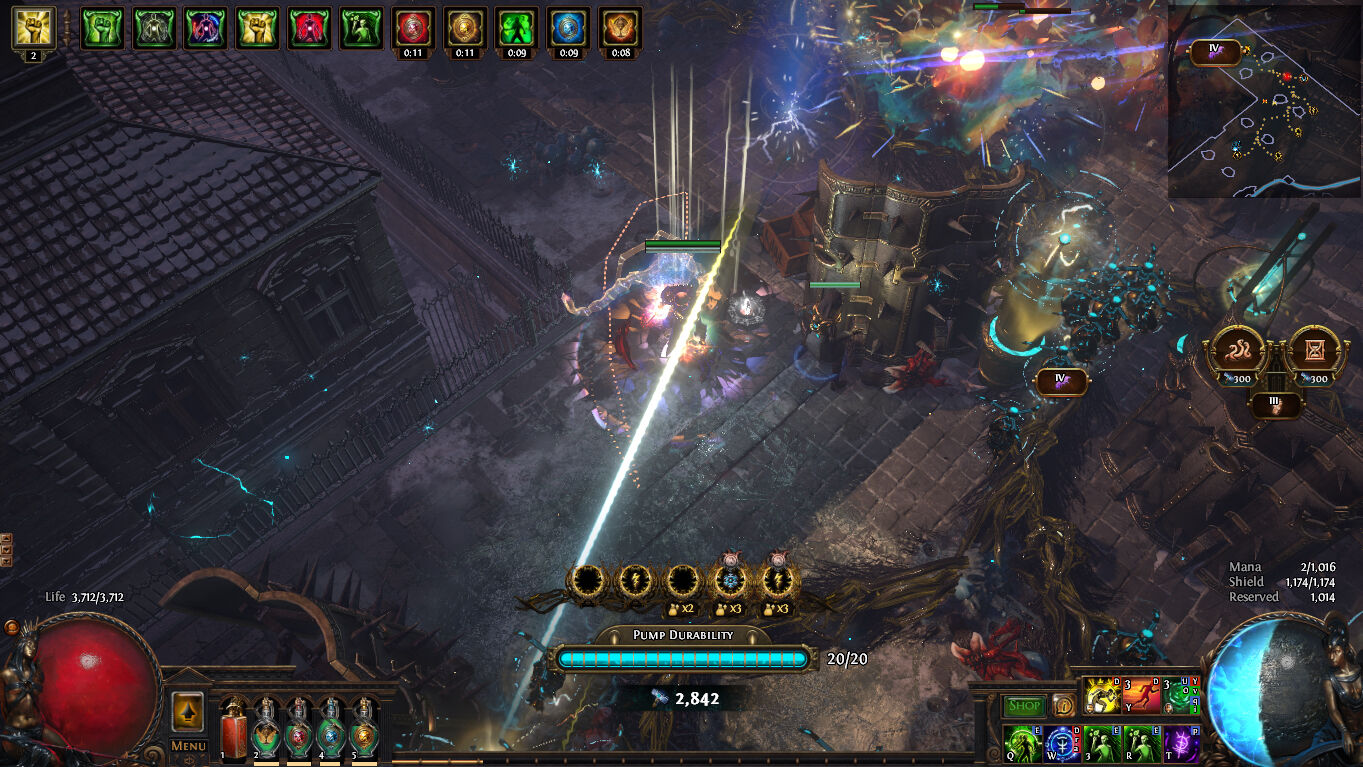Activate the green skill bound to R
The image size is (1363, 767).
tap(1141, 744)
